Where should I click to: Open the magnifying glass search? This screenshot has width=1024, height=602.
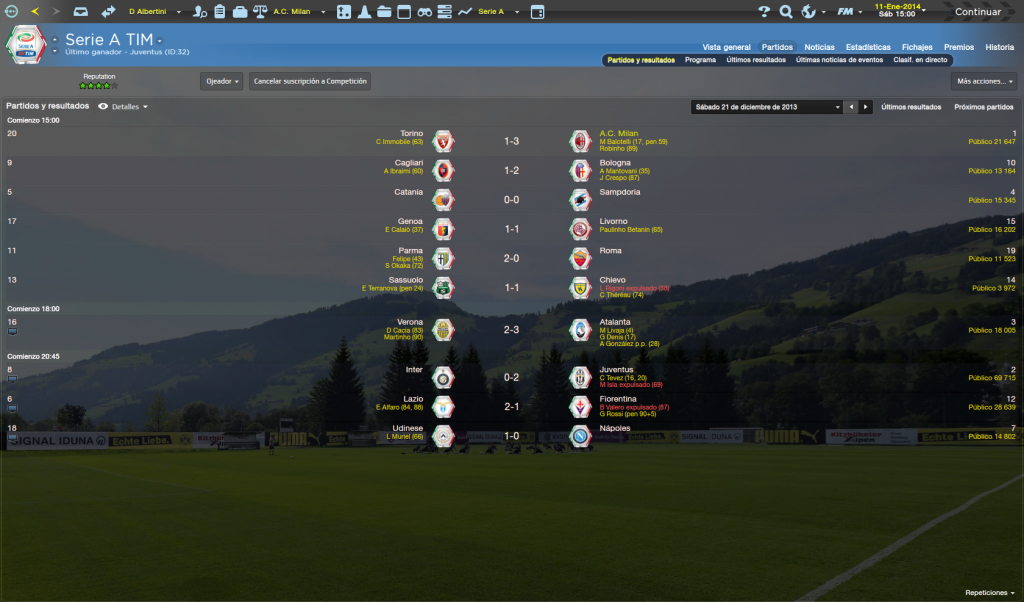click(x=786, y=12)
